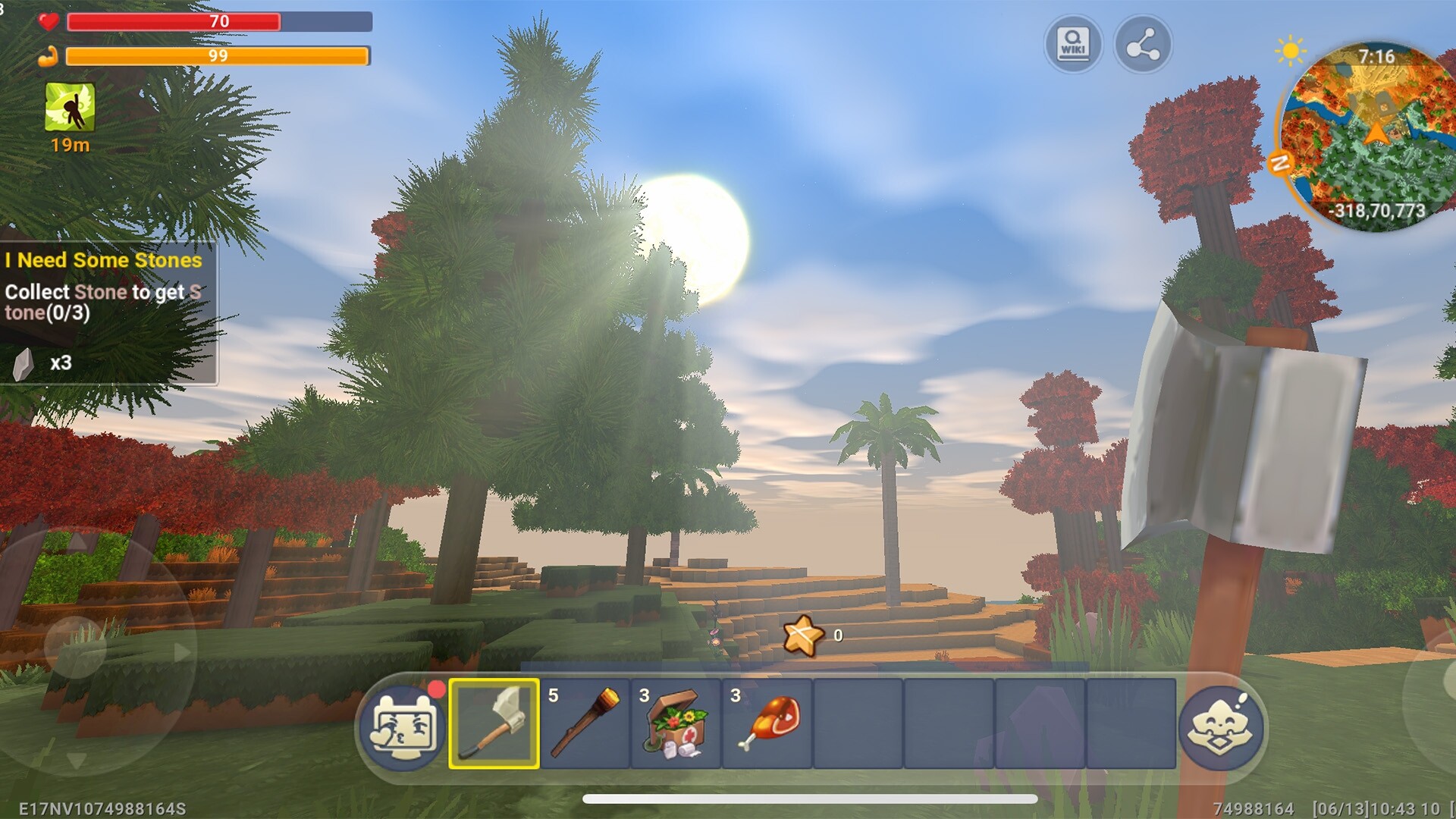Viewport: 1456px width, 819px height.
Task: Tap the smiling emote button bottom right
Action: click(1222, 726)
